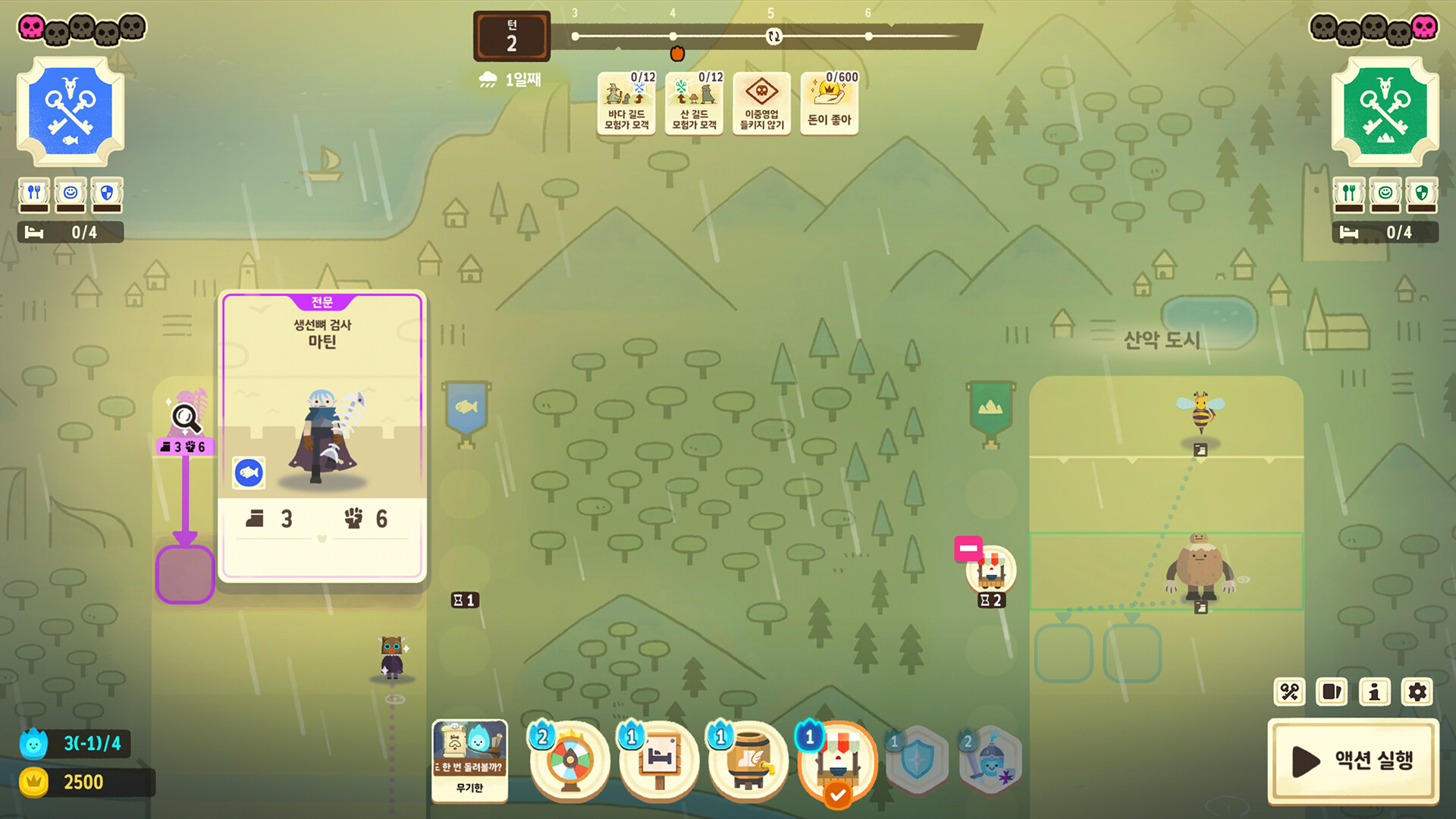
Task: Toggle the fish icon on Martin's character card
Action: [x=249, y=472]
